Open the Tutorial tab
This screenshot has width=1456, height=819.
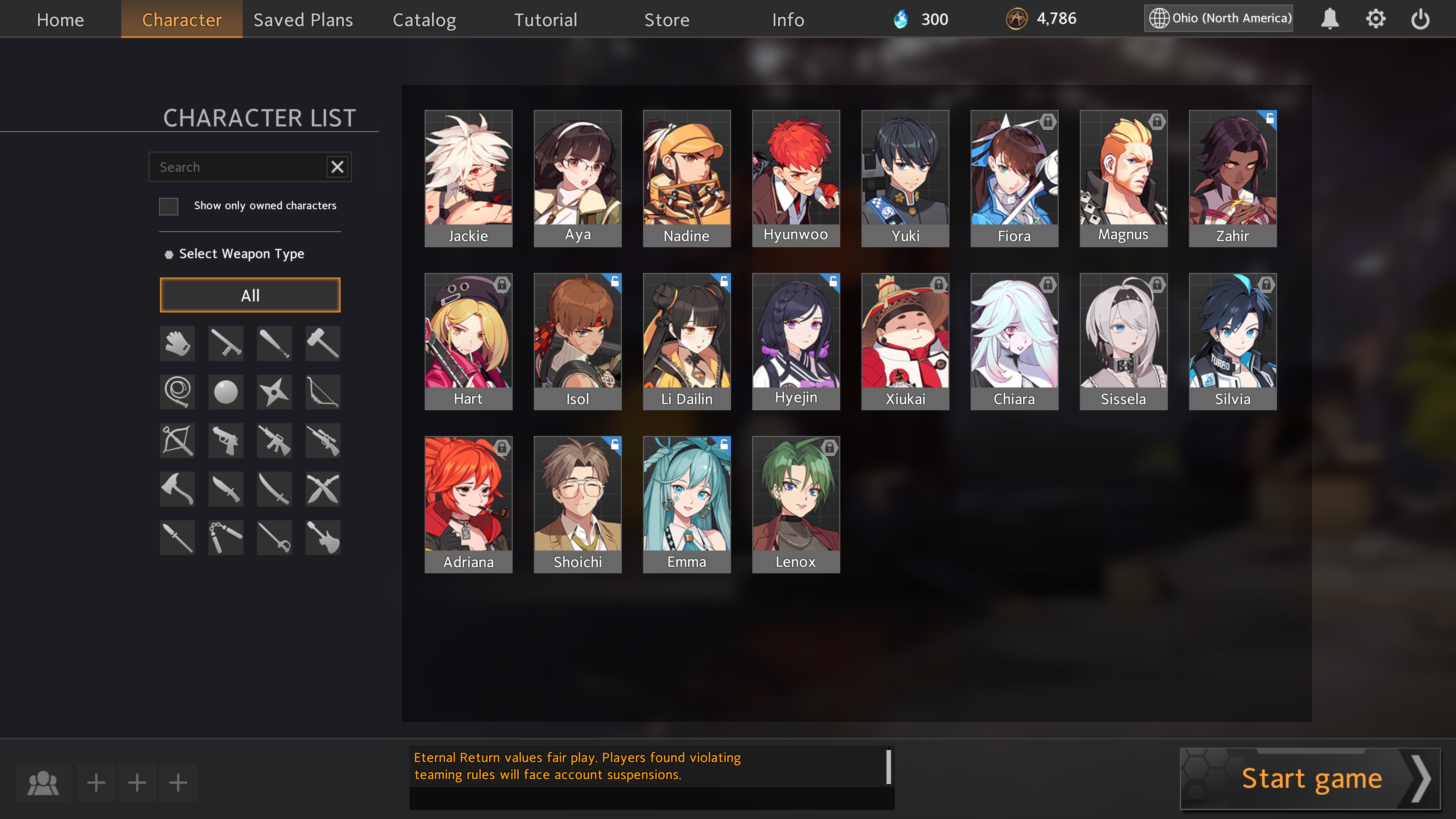546,19
